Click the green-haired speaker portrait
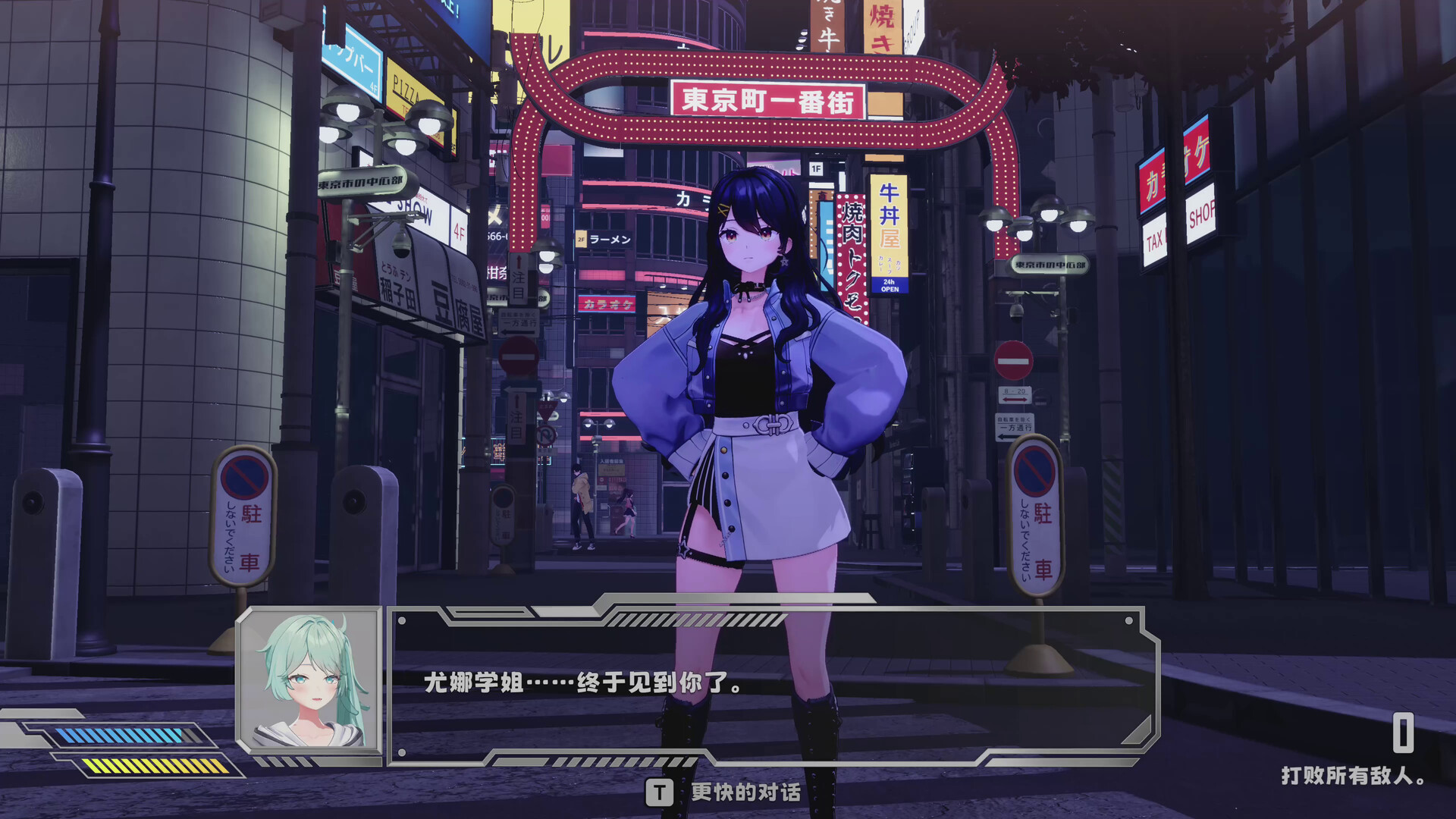Screen dimensions: 1456x819 click(309, 681)
